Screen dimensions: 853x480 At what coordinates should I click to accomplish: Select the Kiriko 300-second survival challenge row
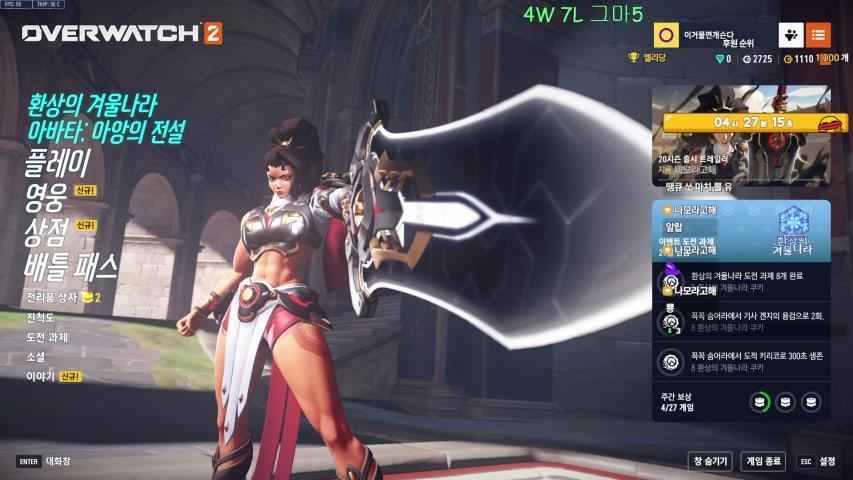(x=741, y=360)
